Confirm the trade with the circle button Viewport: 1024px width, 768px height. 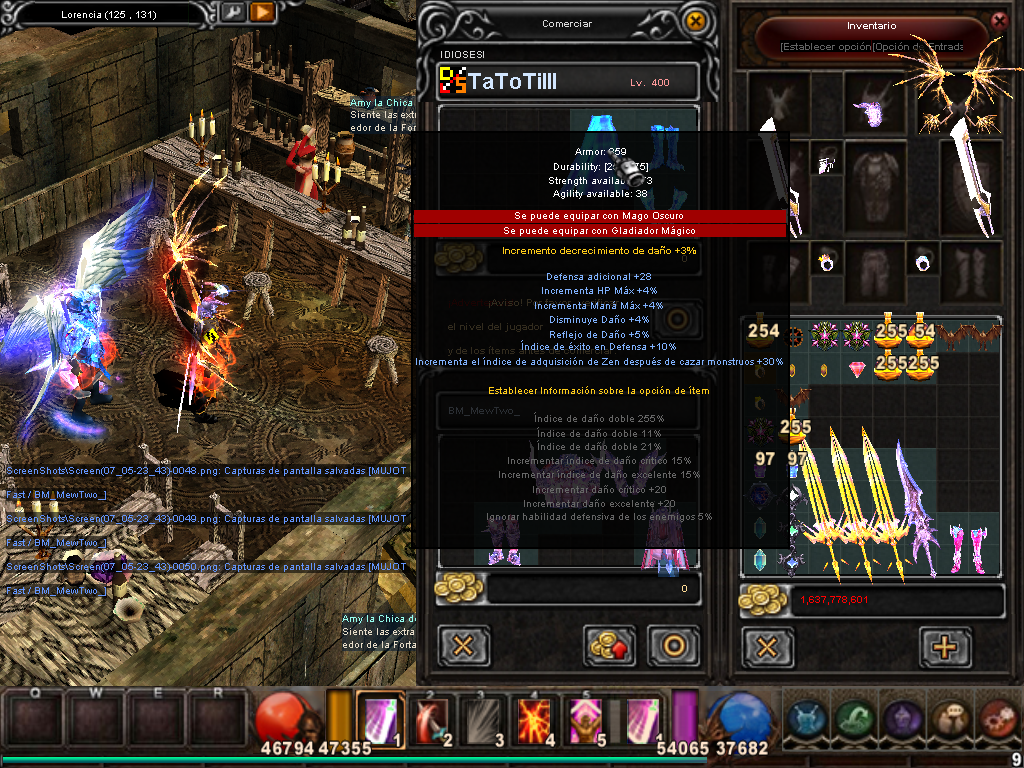pos(672,645)
